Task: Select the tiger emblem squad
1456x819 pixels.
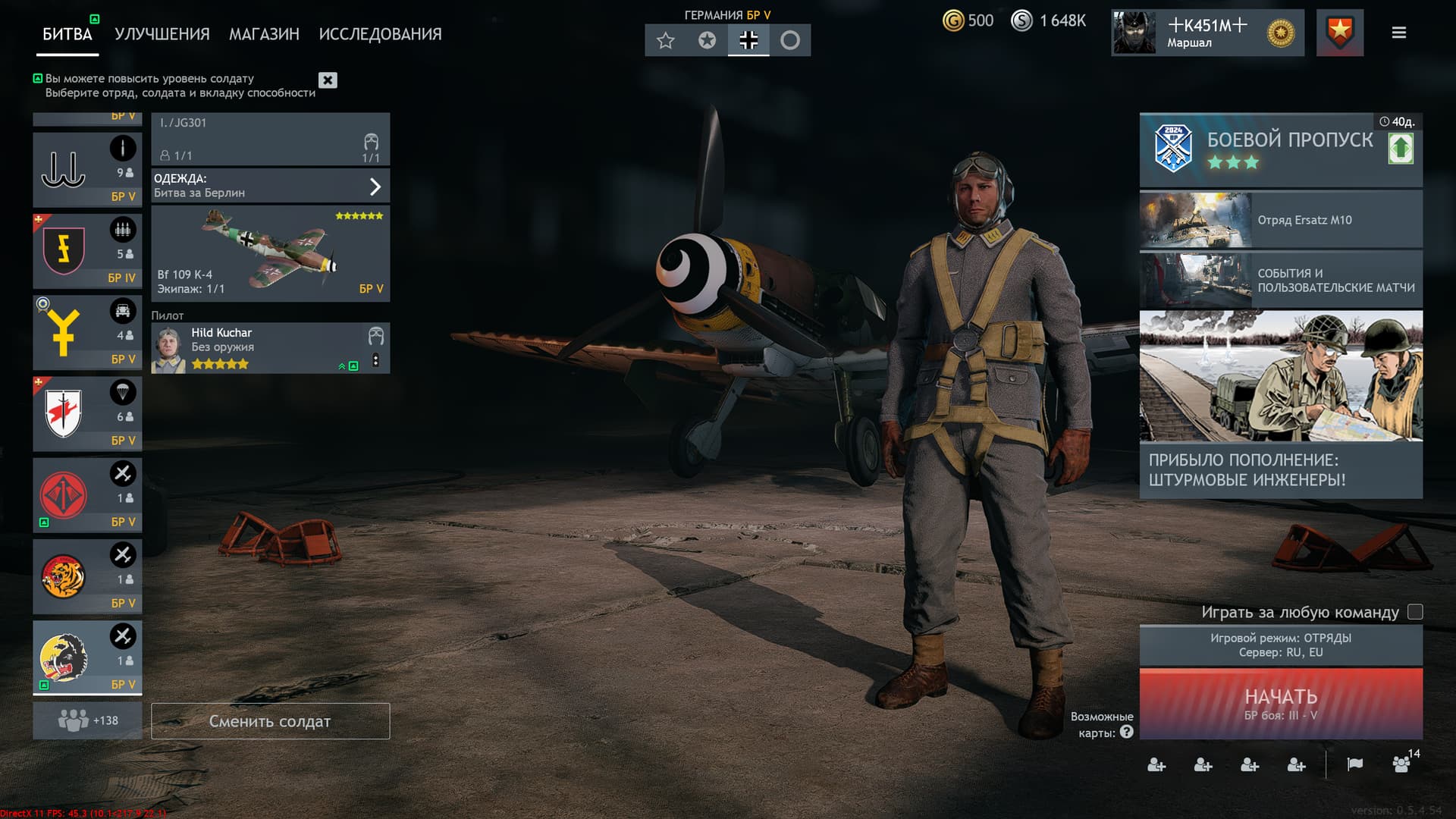Action: (86, 576)
